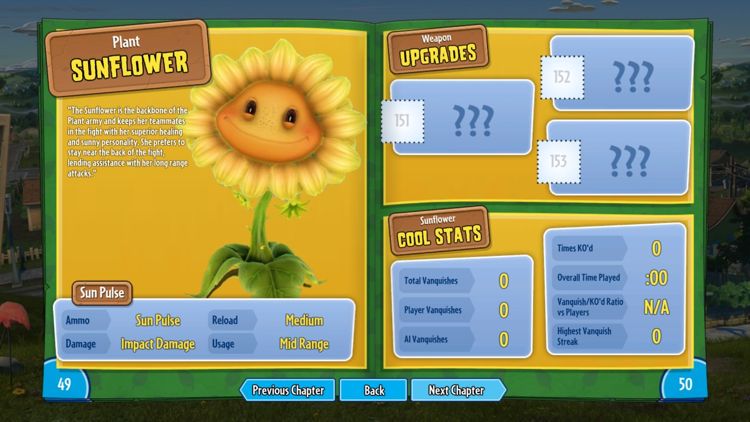Image resolution: width=750 pixels, height=422 pixels.
Task: Click the Back button
Action: [373, 390]
